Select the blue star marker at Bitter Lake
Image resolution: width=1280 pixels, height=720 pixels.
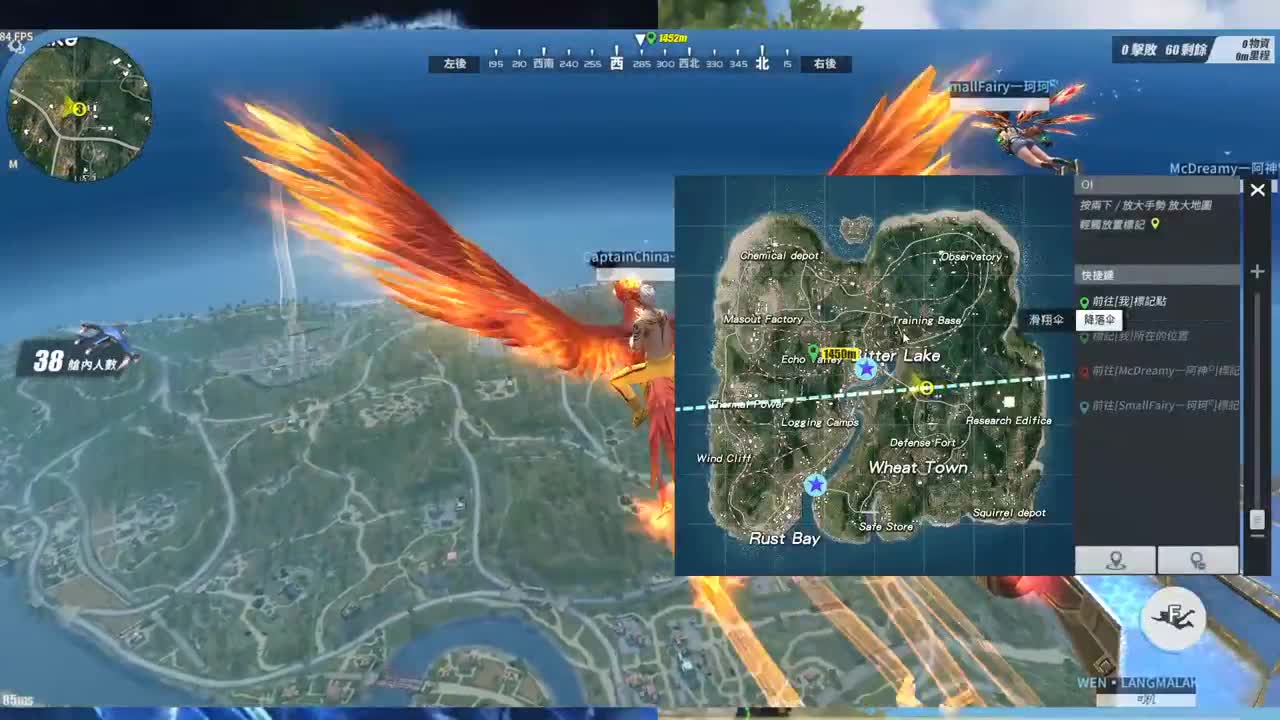point(866,368)
